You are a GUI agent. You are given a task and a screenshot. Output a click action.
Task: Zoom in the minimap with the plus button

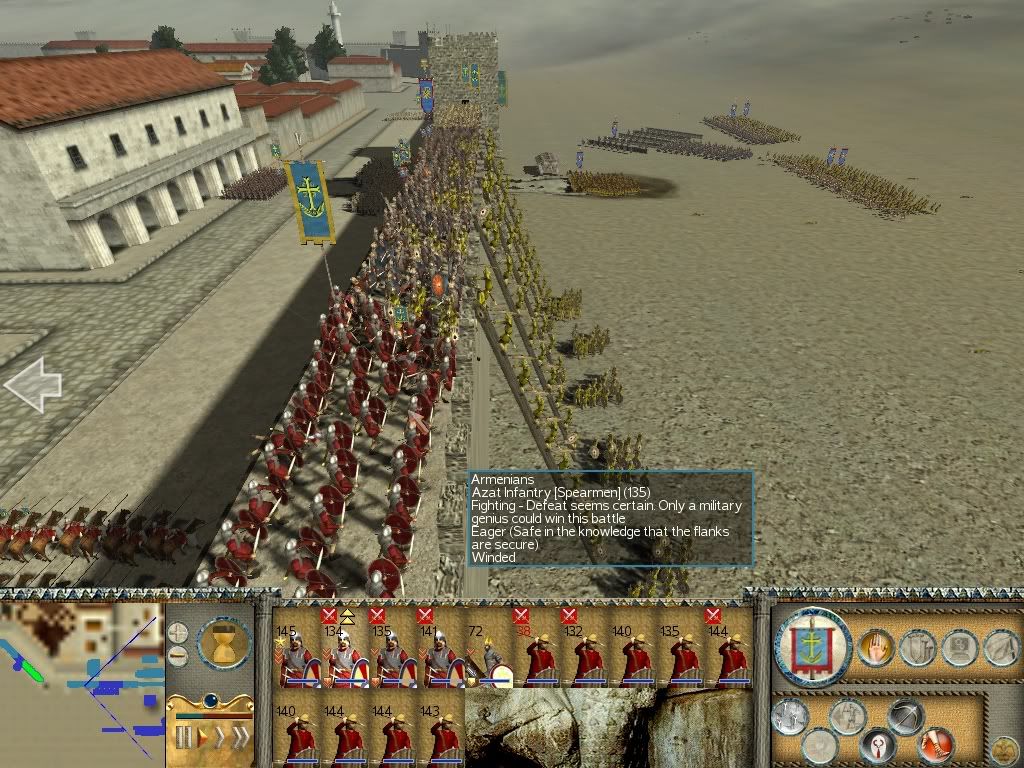click(x=178, y=632)
